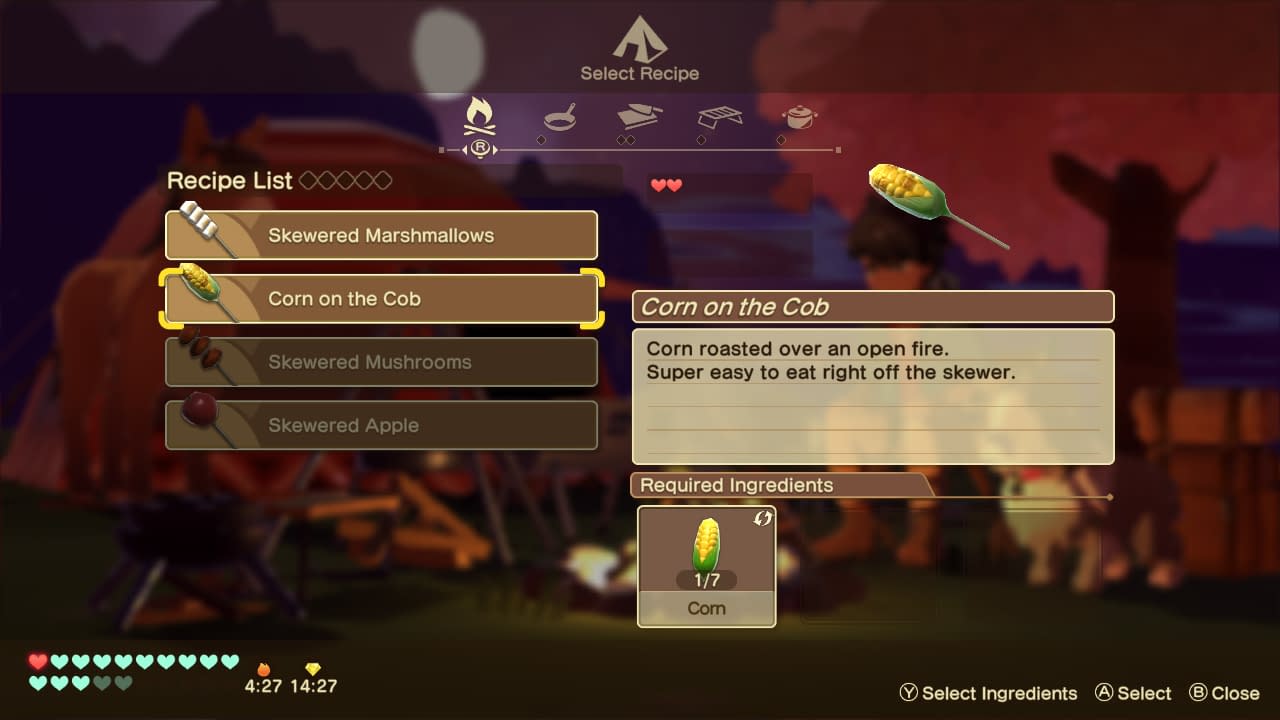1280x720 pixels.
Task: Select the Skewered Apple recipe
Action: pyautogui.click(x=381, y=425)
